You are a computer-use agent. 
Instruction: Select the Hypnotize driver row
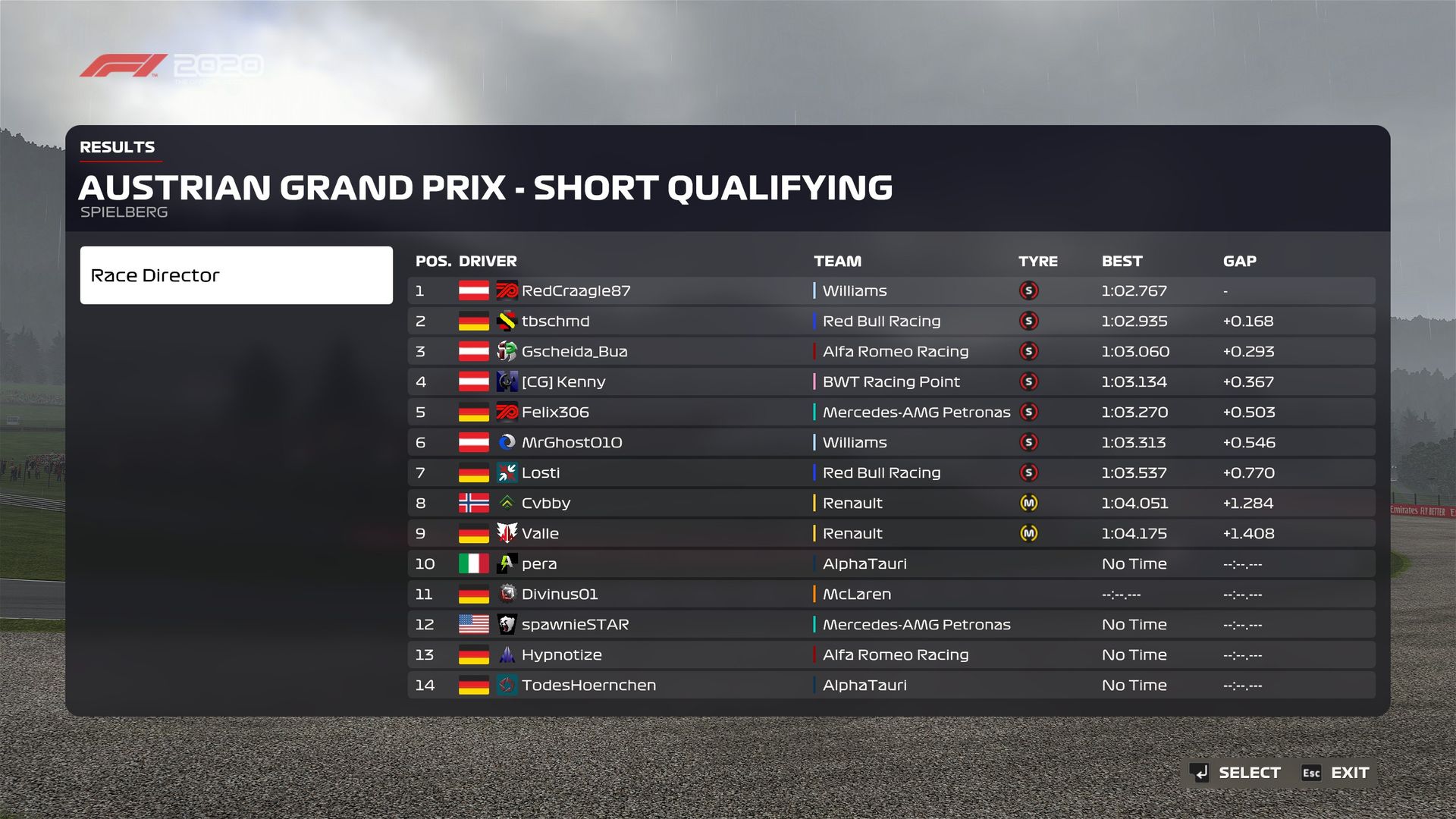tap(561, 655)
